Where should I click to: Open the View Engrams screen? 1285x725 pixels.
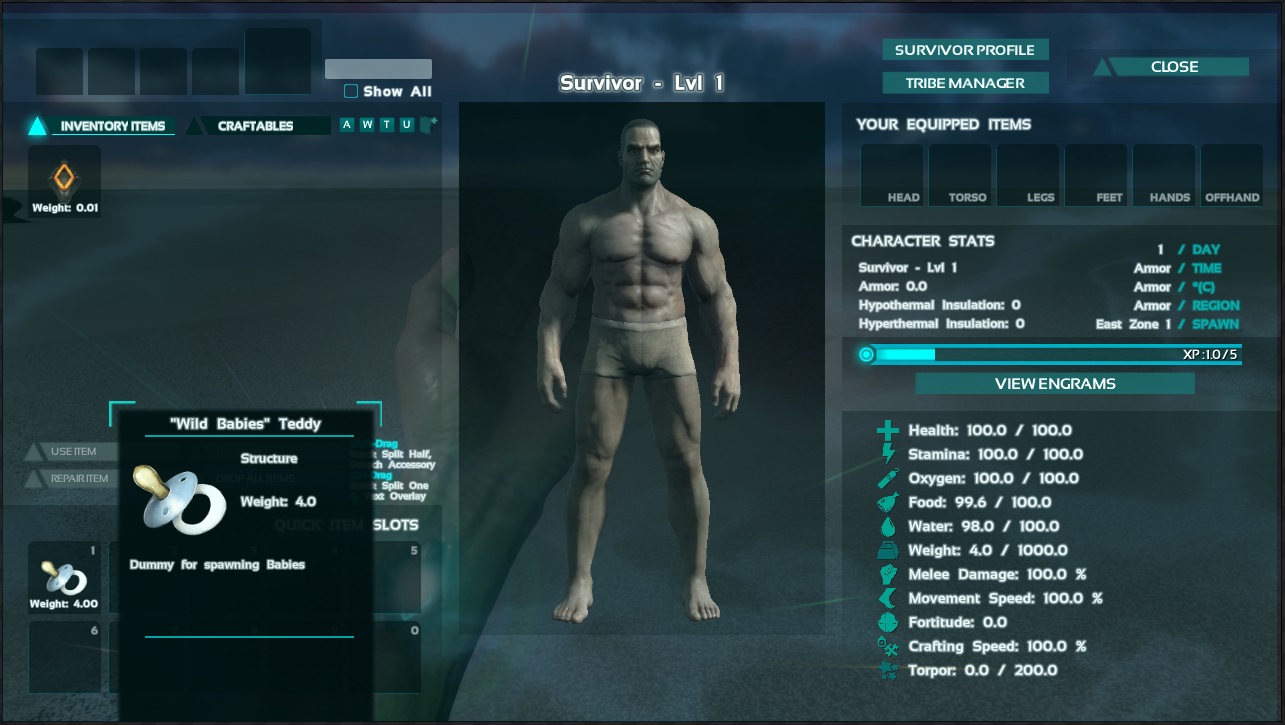click(1055, 384)
